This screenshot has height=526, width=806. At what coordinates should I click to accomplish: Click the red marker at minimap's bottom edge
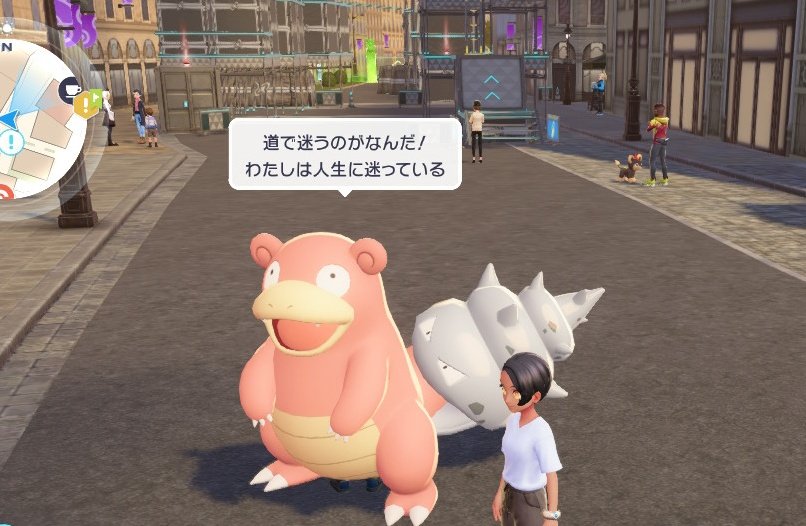click(5, 192)
